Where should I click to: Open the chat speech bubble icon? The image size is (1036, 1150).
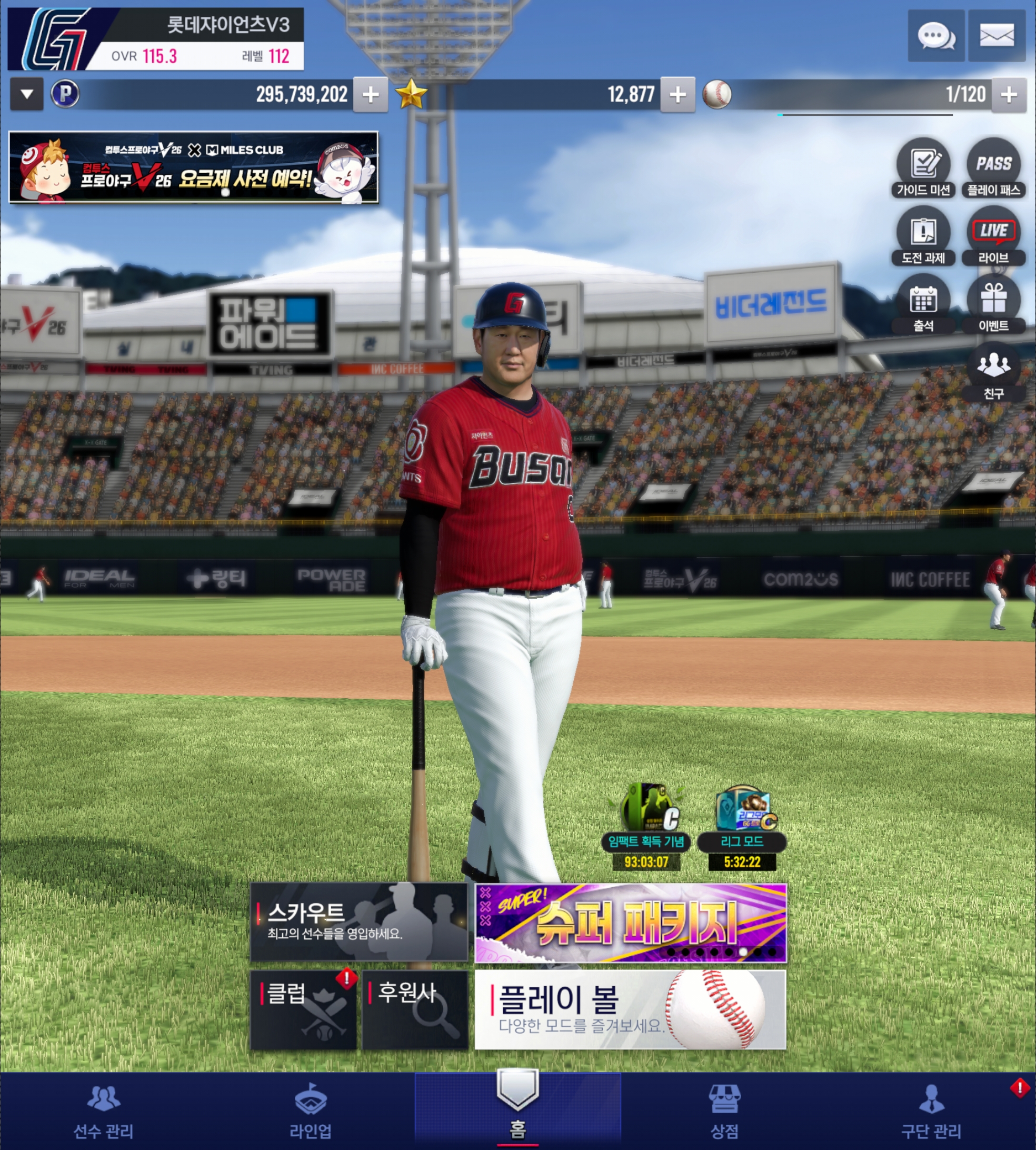pyautogui.click(x=936, y=36)
